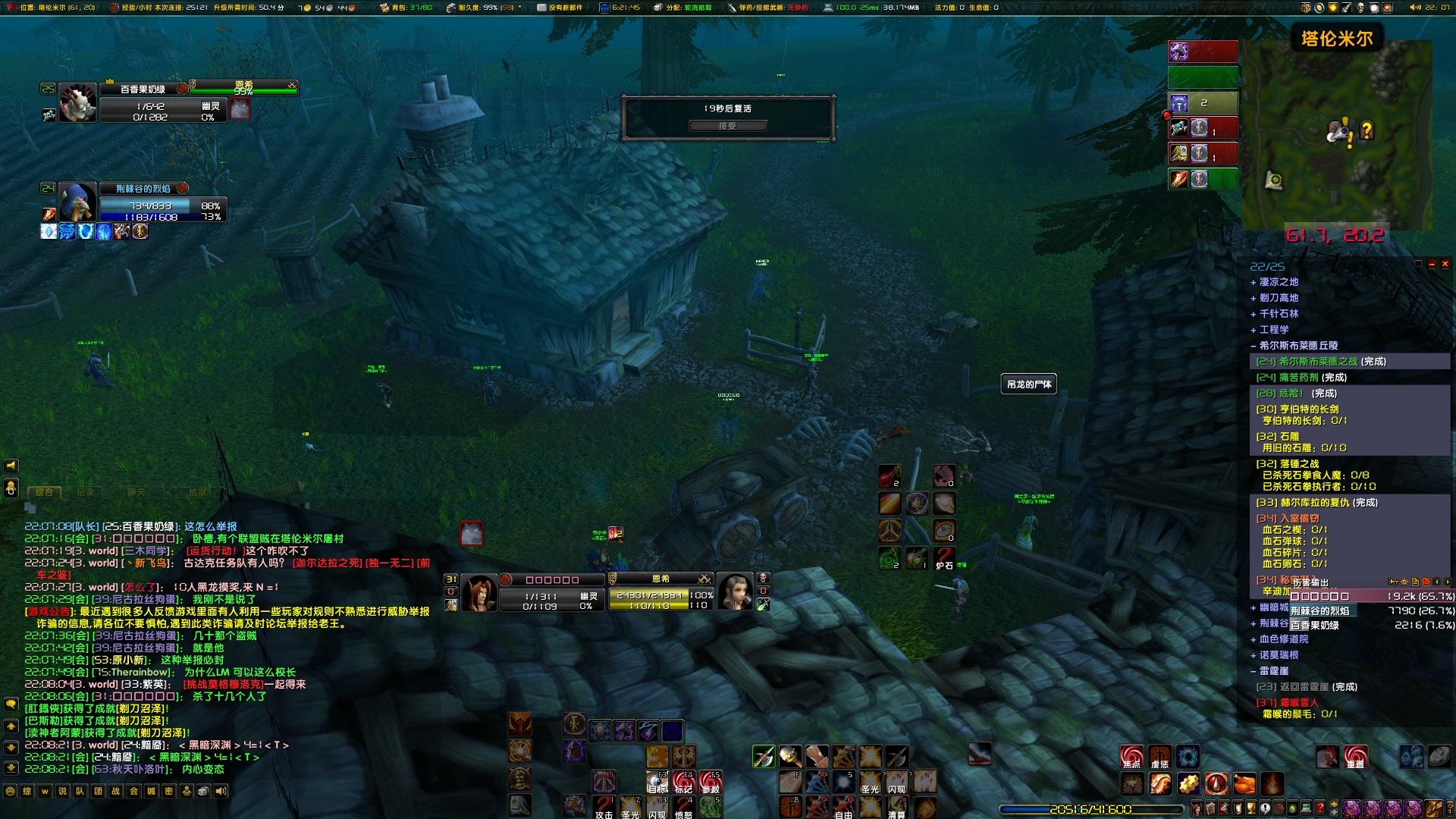Open the backpack bag slot
Screen dimensions: 1456x819
click(1433, 809)
